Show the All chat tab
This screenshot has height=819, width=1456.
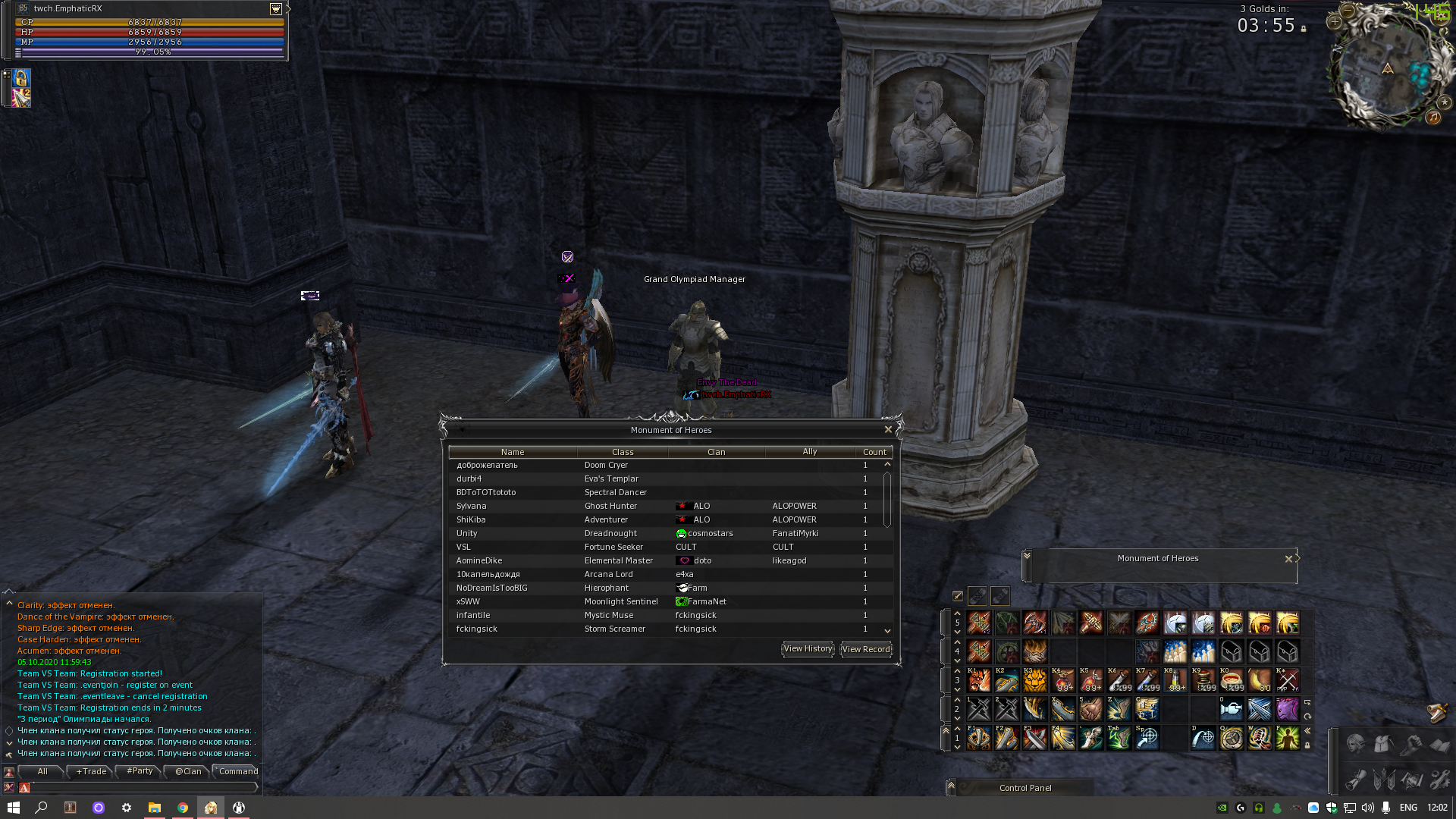pyautogui.click(x=42, y=771)
